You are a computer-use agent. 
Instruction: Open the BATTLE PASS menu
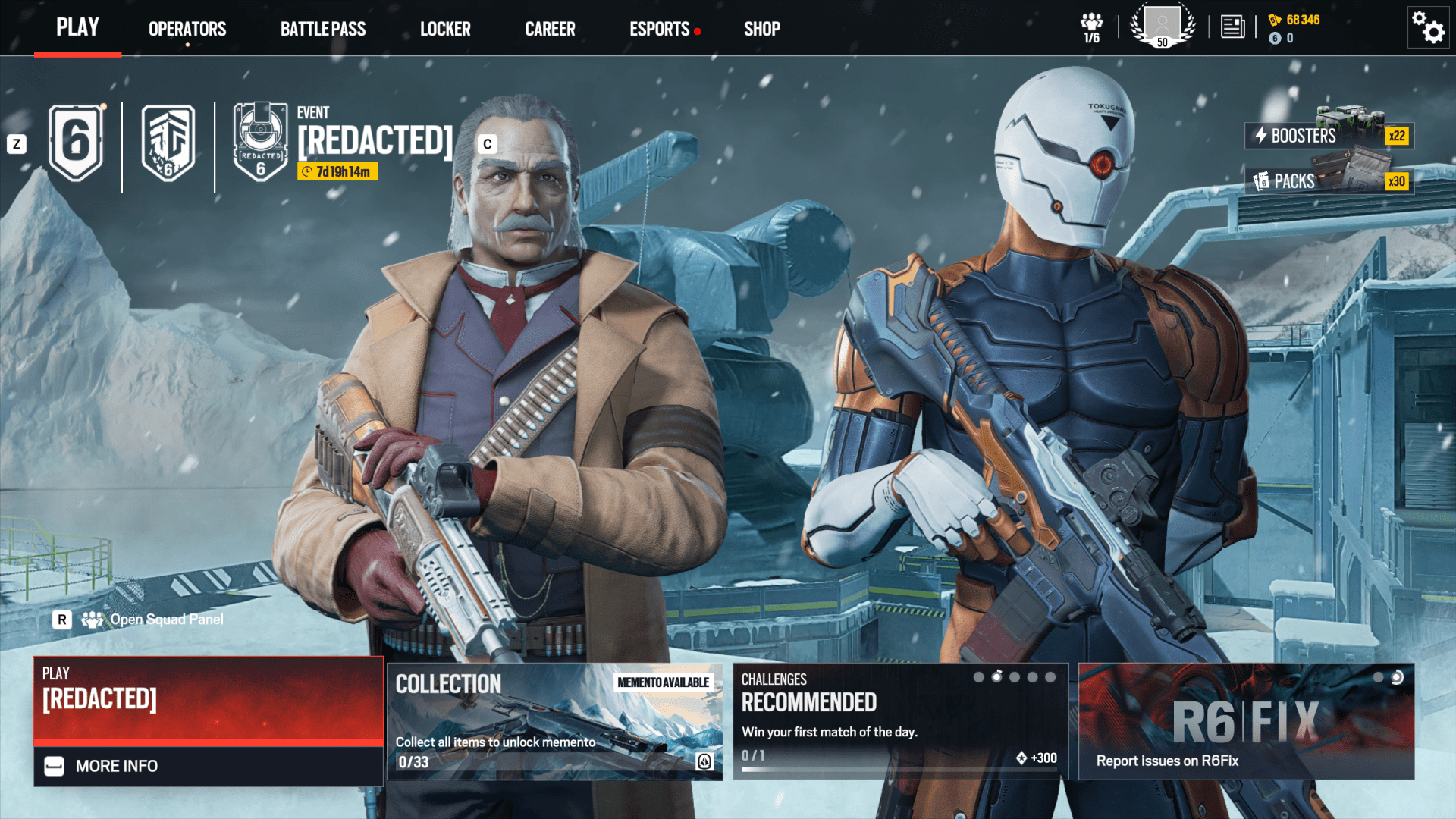(x=322, y=29)
